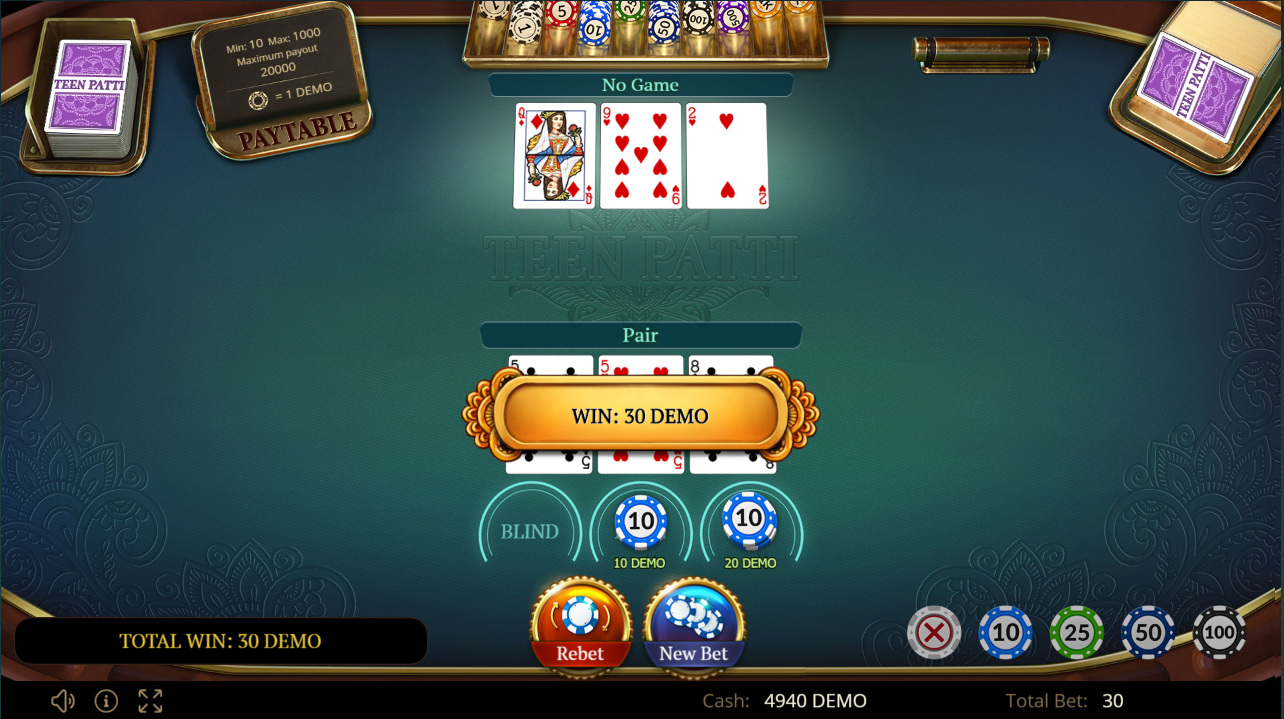
Task: Choose the green 25 chip
Action: [1076, 632]
